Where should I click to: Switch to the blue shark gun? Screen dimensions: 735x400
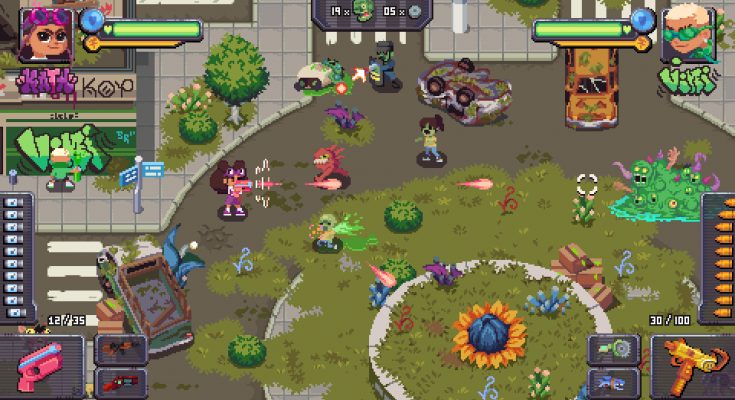point(613,381)
